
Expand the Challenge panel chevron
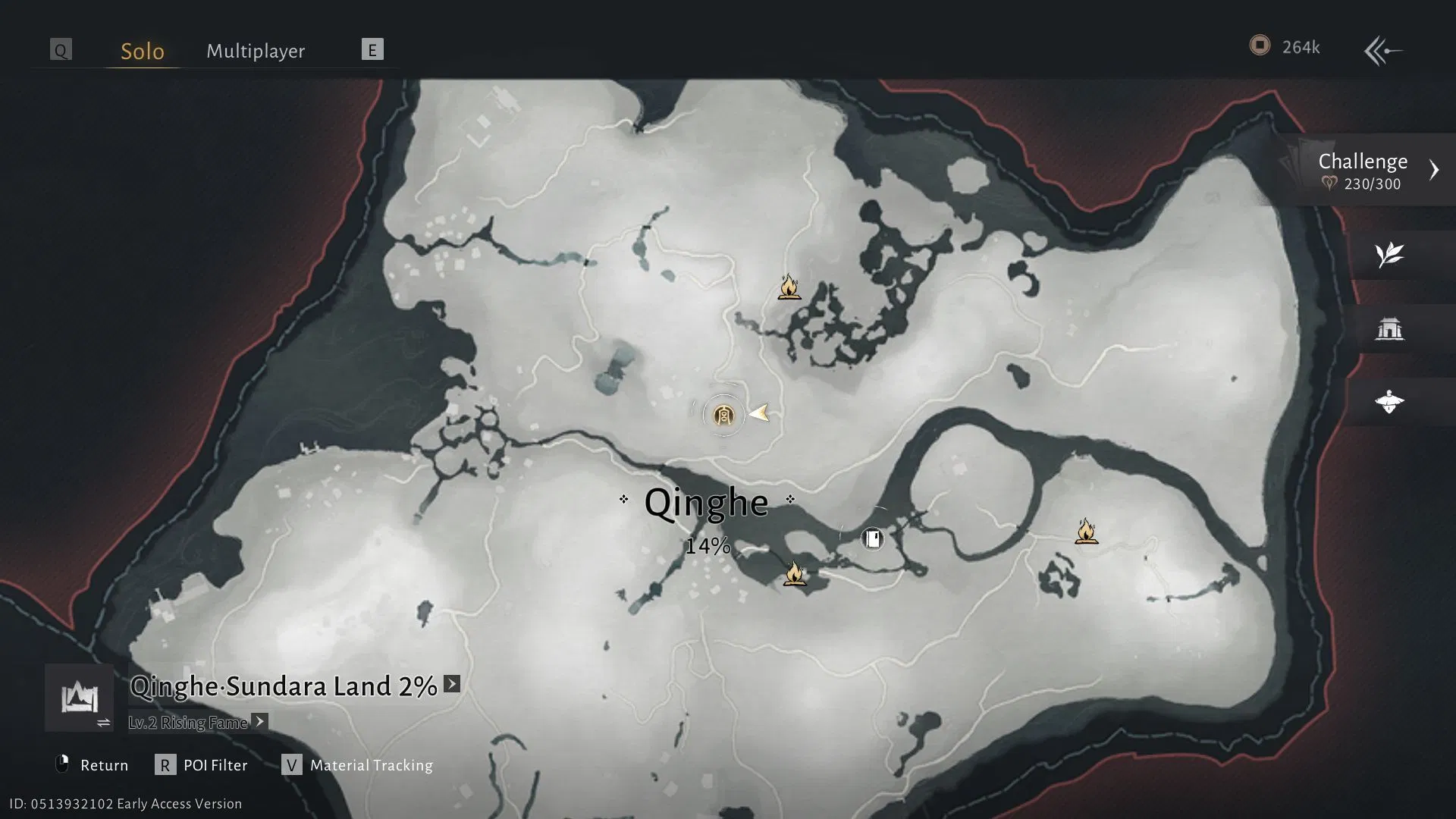[x=1435, y=169]
